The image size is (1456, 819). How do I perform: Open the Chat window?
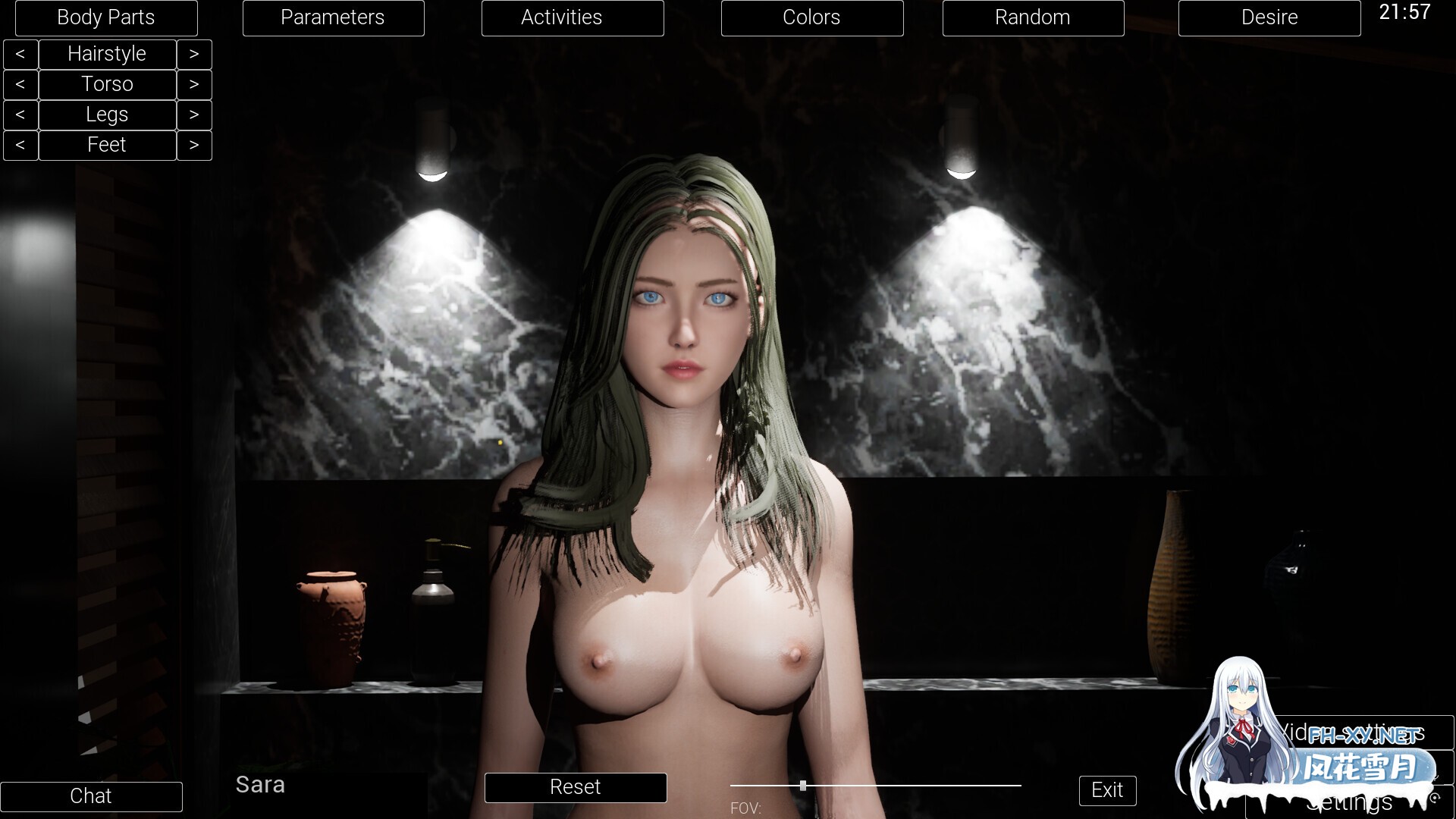(91, 796)
